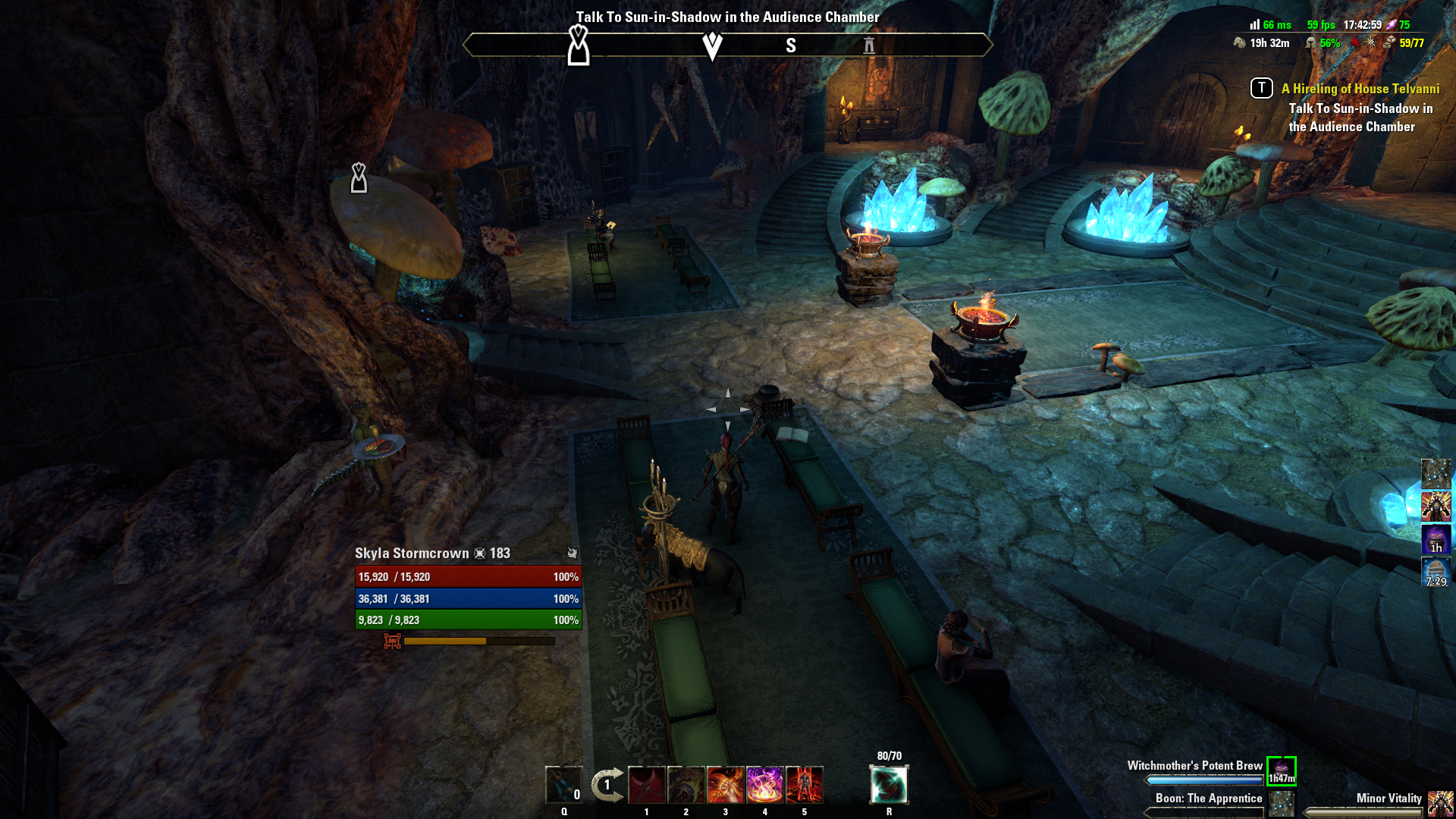Click the South marker on the compass
1456x819 pixels.
791,46
